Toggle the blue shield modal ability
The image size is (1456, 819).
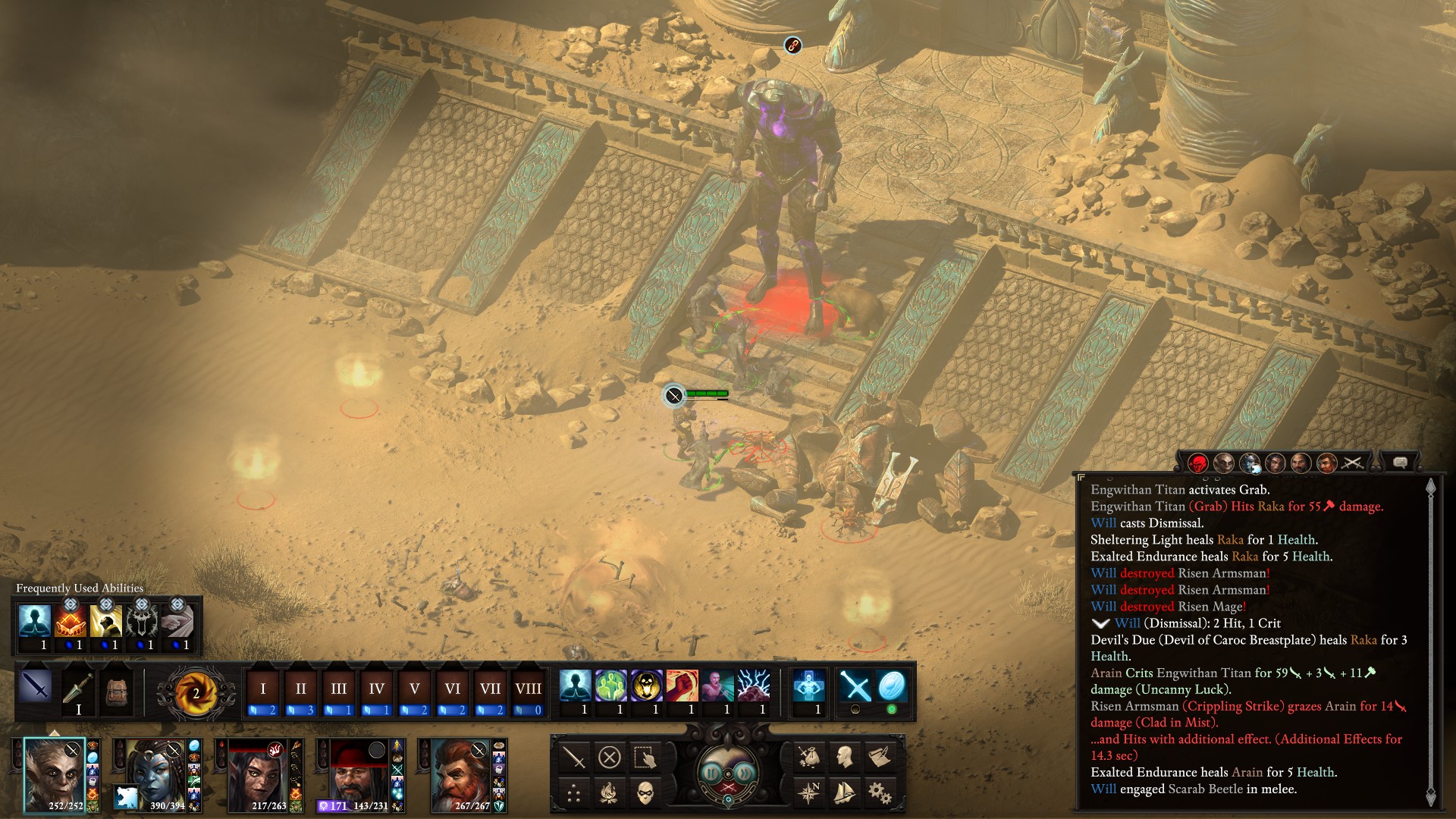click(x=891, y=686)
